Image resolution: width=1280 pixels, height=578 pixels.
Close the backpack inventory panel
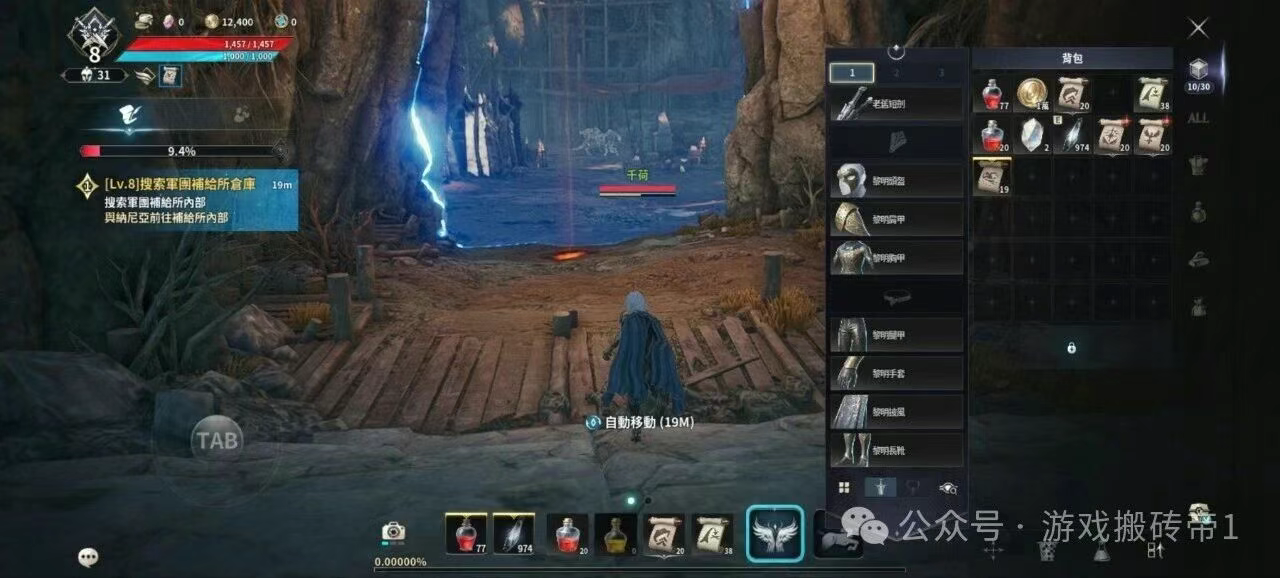tap(1198, 29)
